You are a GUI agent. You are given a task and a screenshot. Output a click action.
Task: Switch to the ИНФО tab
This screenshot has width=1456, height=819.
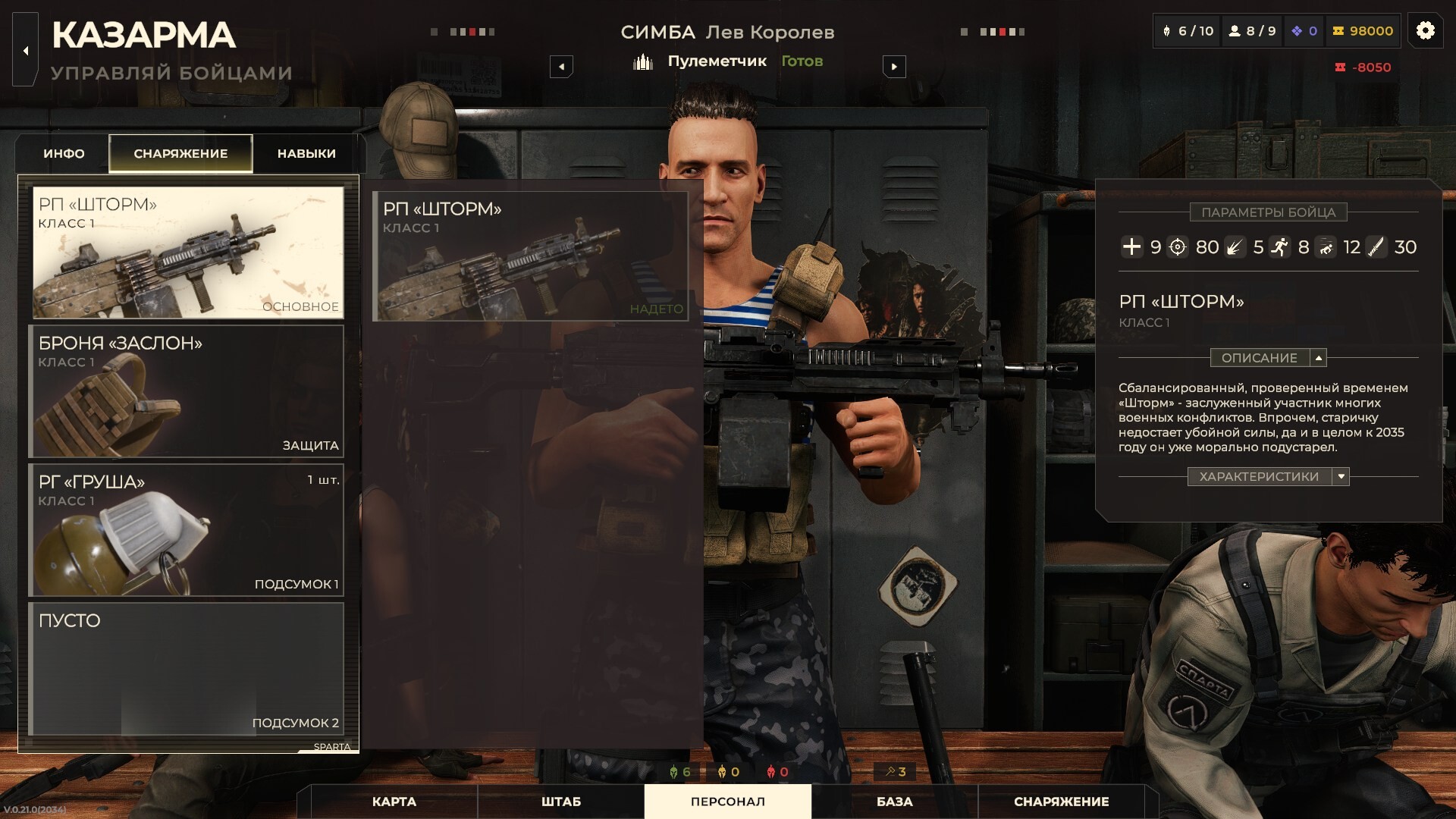pos(64,154)
